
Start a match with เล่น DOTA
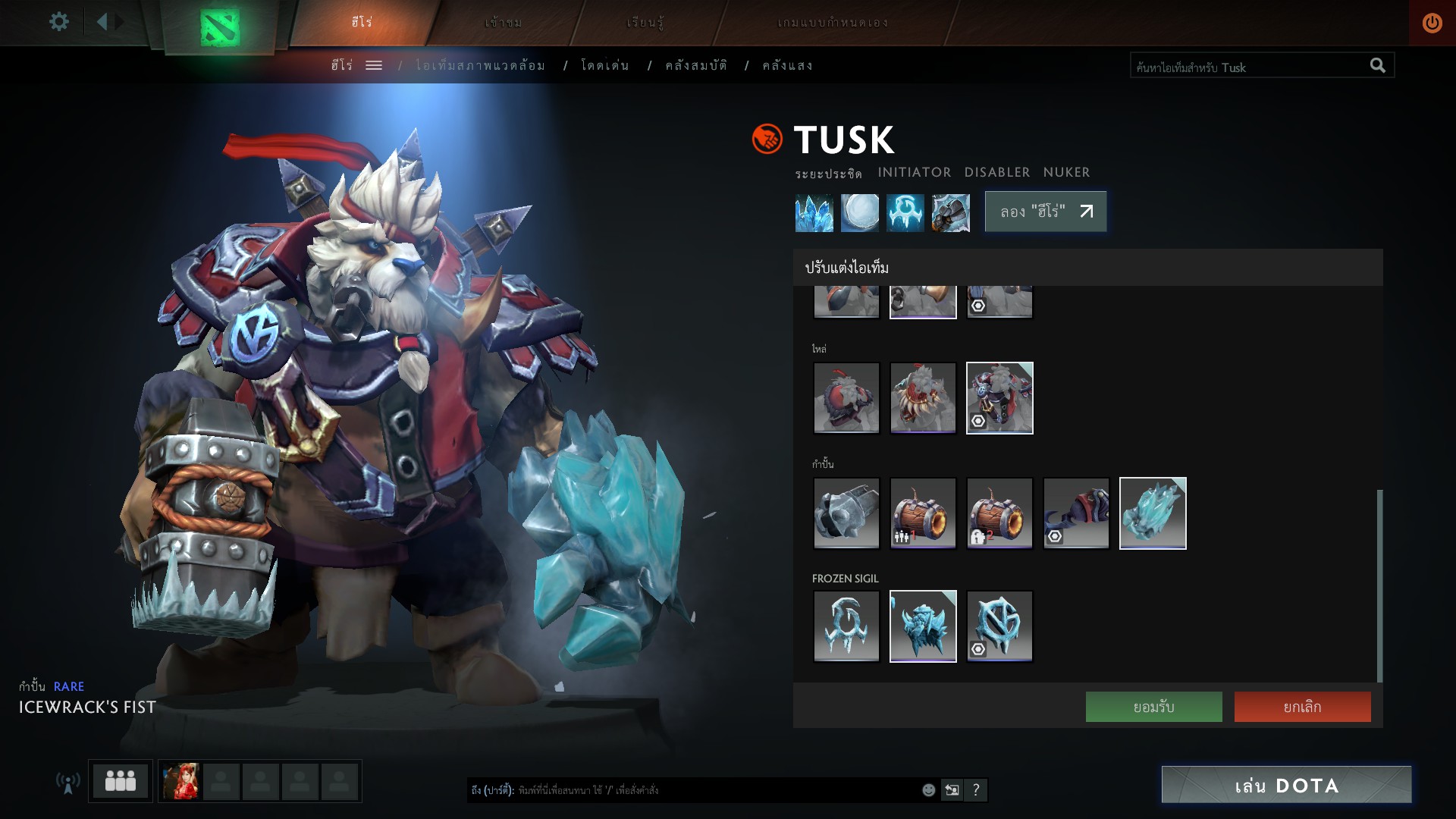(x=1286, y=785)
